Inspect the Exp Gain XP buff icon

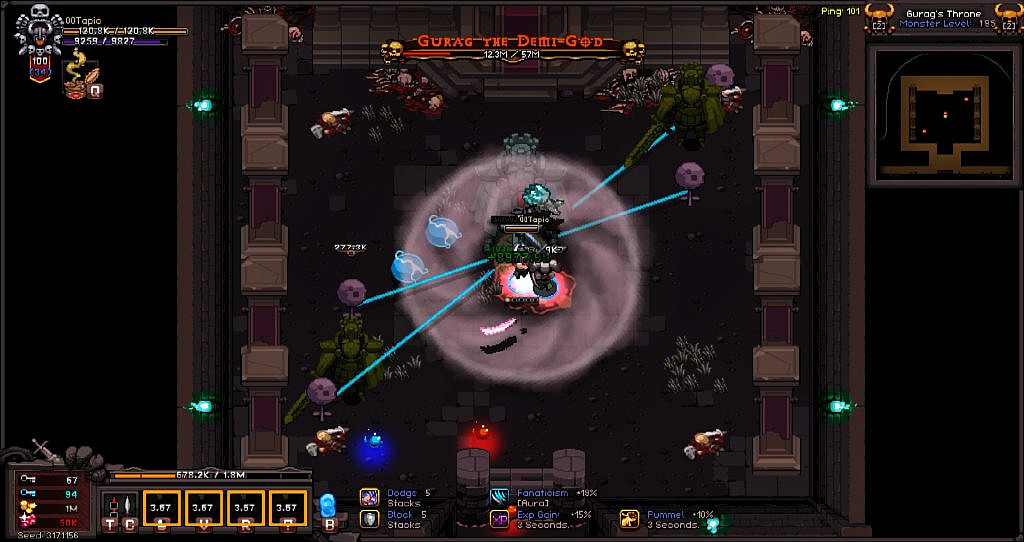coord(499,519)
